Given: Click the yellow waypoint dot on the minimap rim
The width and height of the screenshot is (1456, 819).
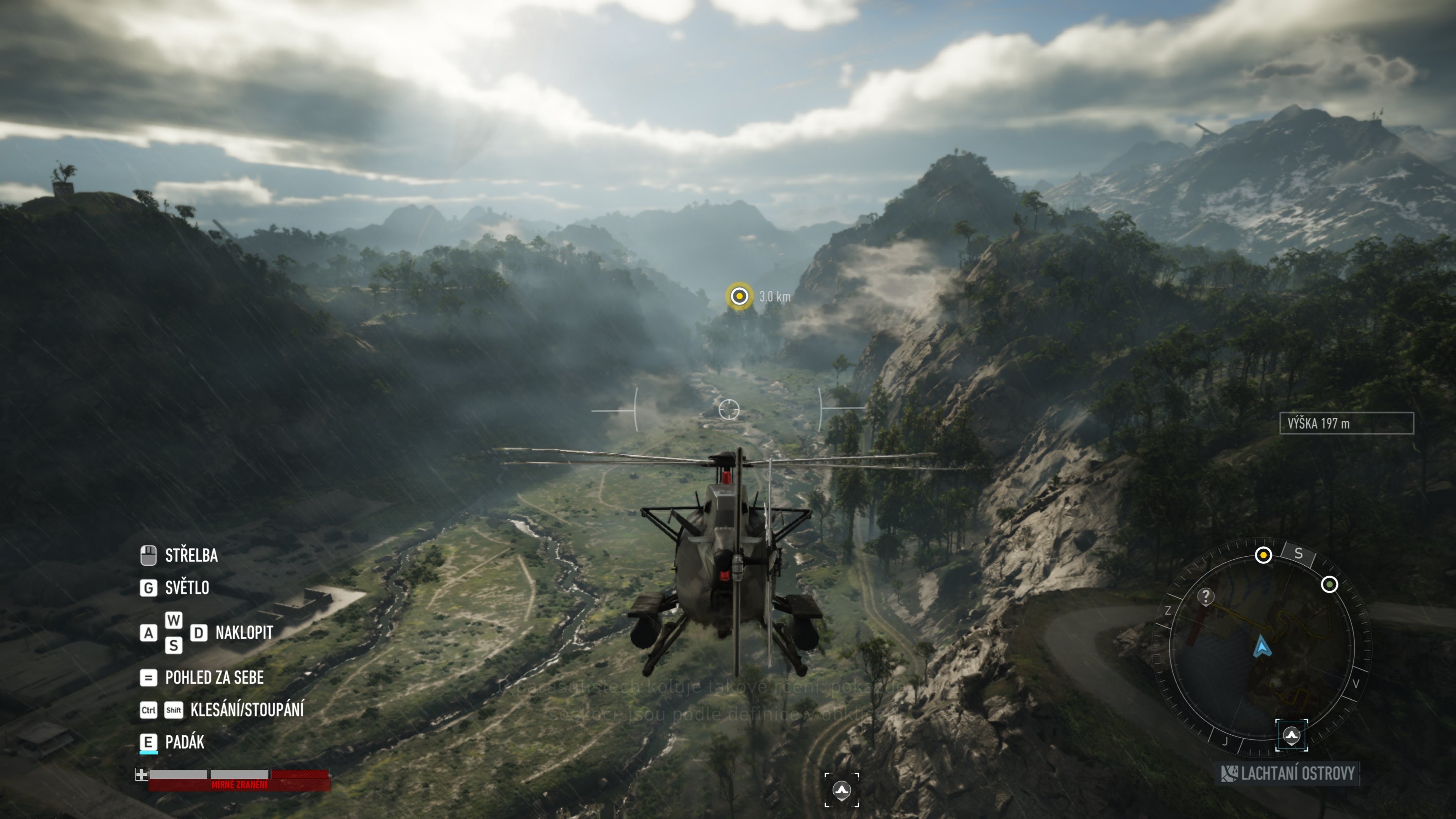Looking at the screenshot, I should [x=1263, y=555].
